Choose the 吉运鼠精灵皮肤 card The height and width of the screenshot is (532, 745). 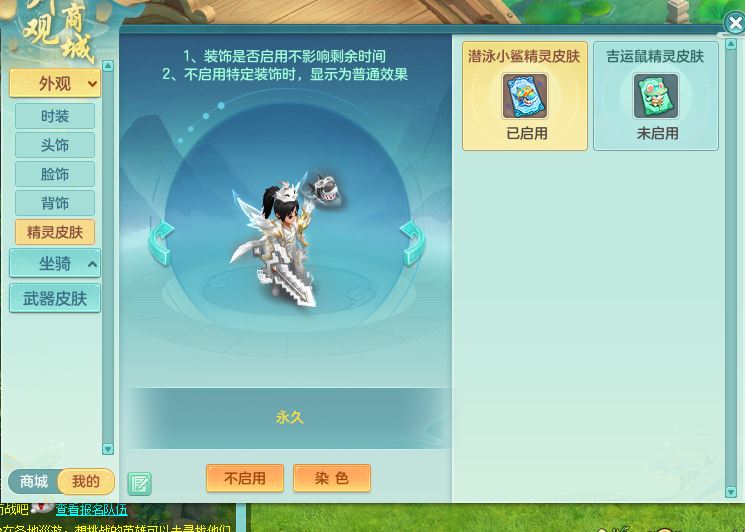(655, 96)
